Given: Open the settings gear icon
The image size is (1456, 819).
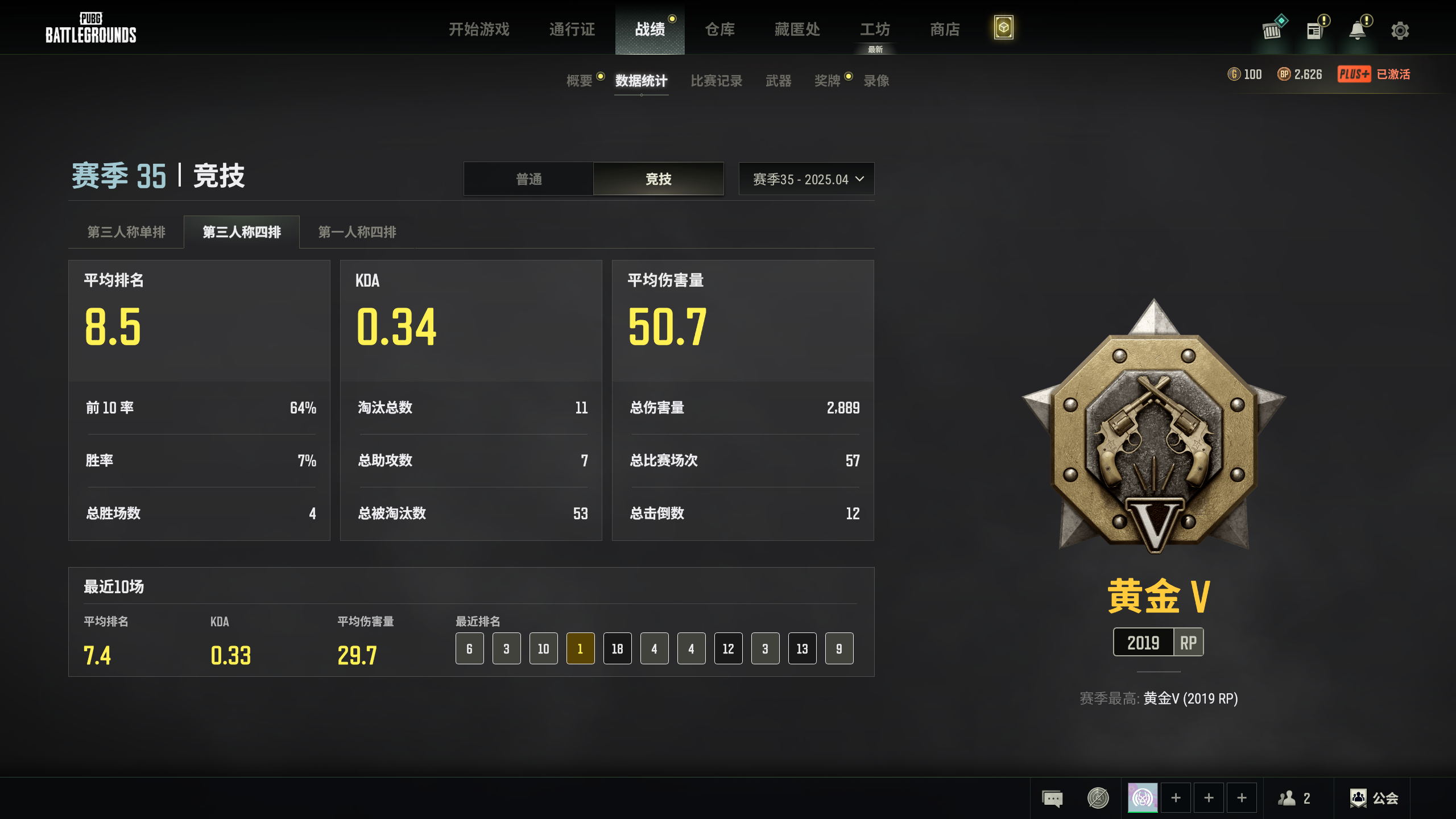Looking at the screenshot, I should click(1400, 30).
